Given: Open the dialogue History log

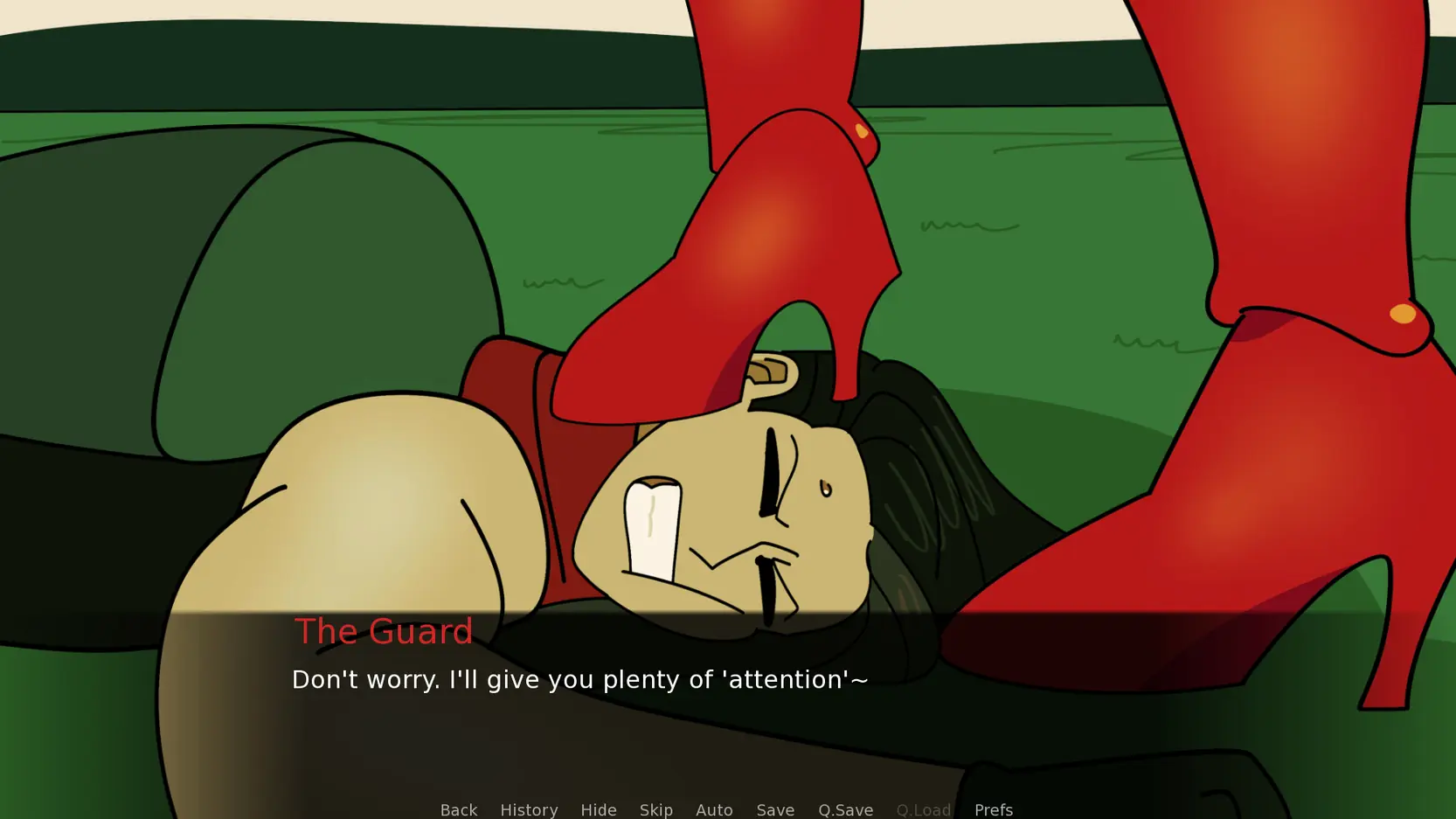Looking at the screenshot, I should point(529,809).
